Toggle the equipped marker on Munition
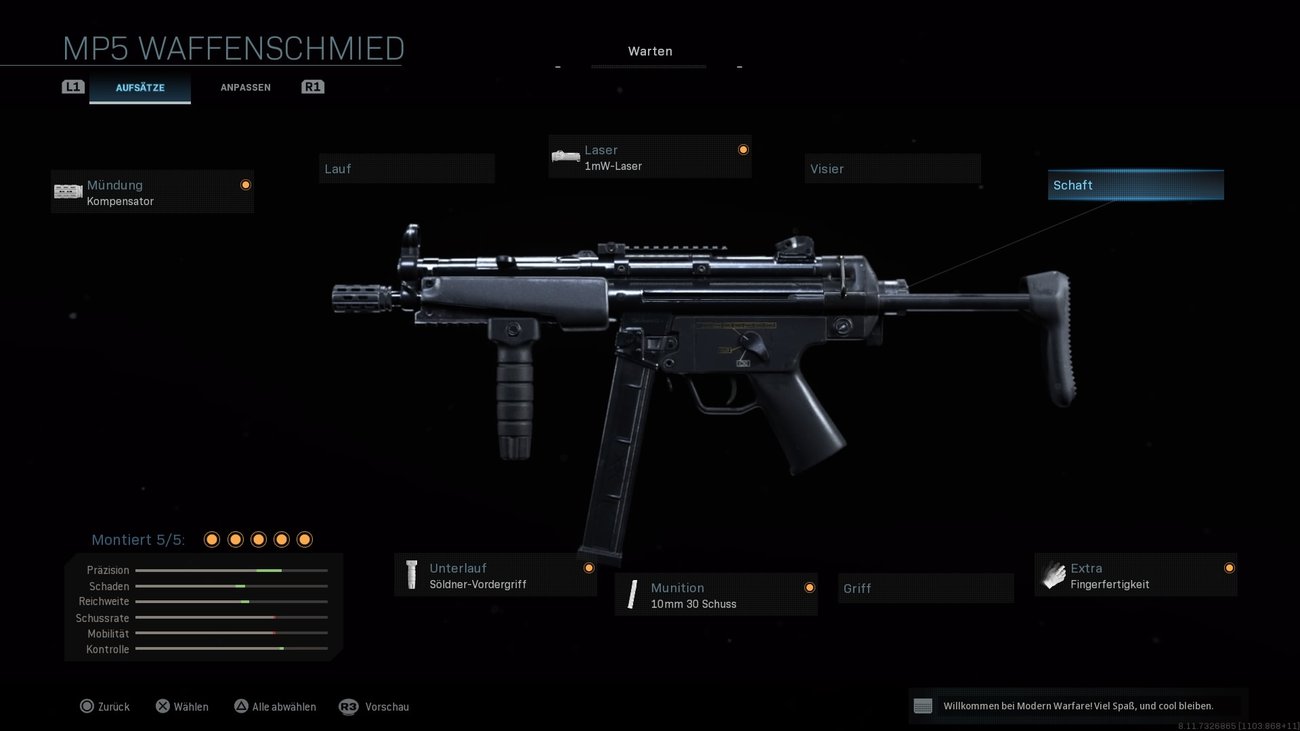This screenshot has height=731, width=1300. pyautogui.click(x=809, y=587)
